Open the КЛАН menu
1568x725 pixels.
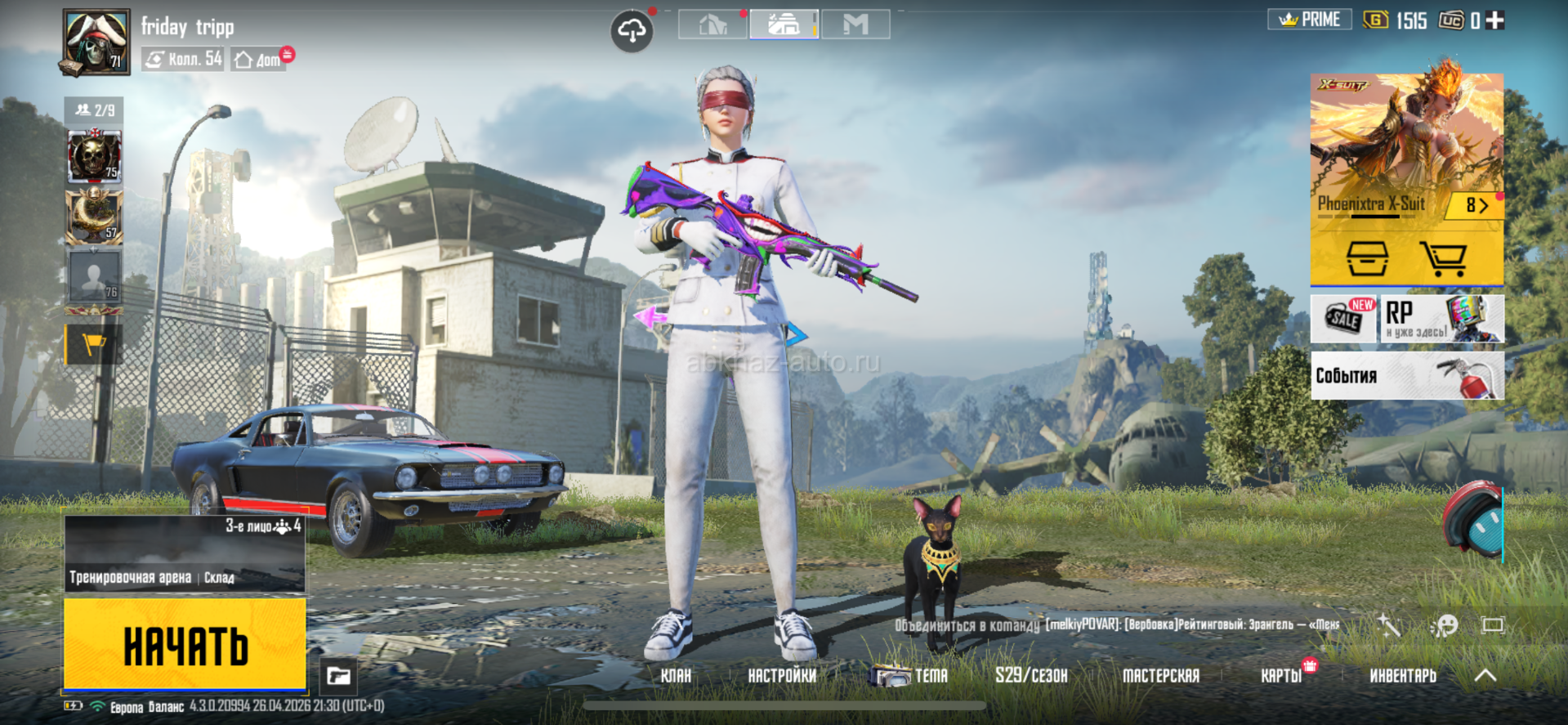pos(676,676)
